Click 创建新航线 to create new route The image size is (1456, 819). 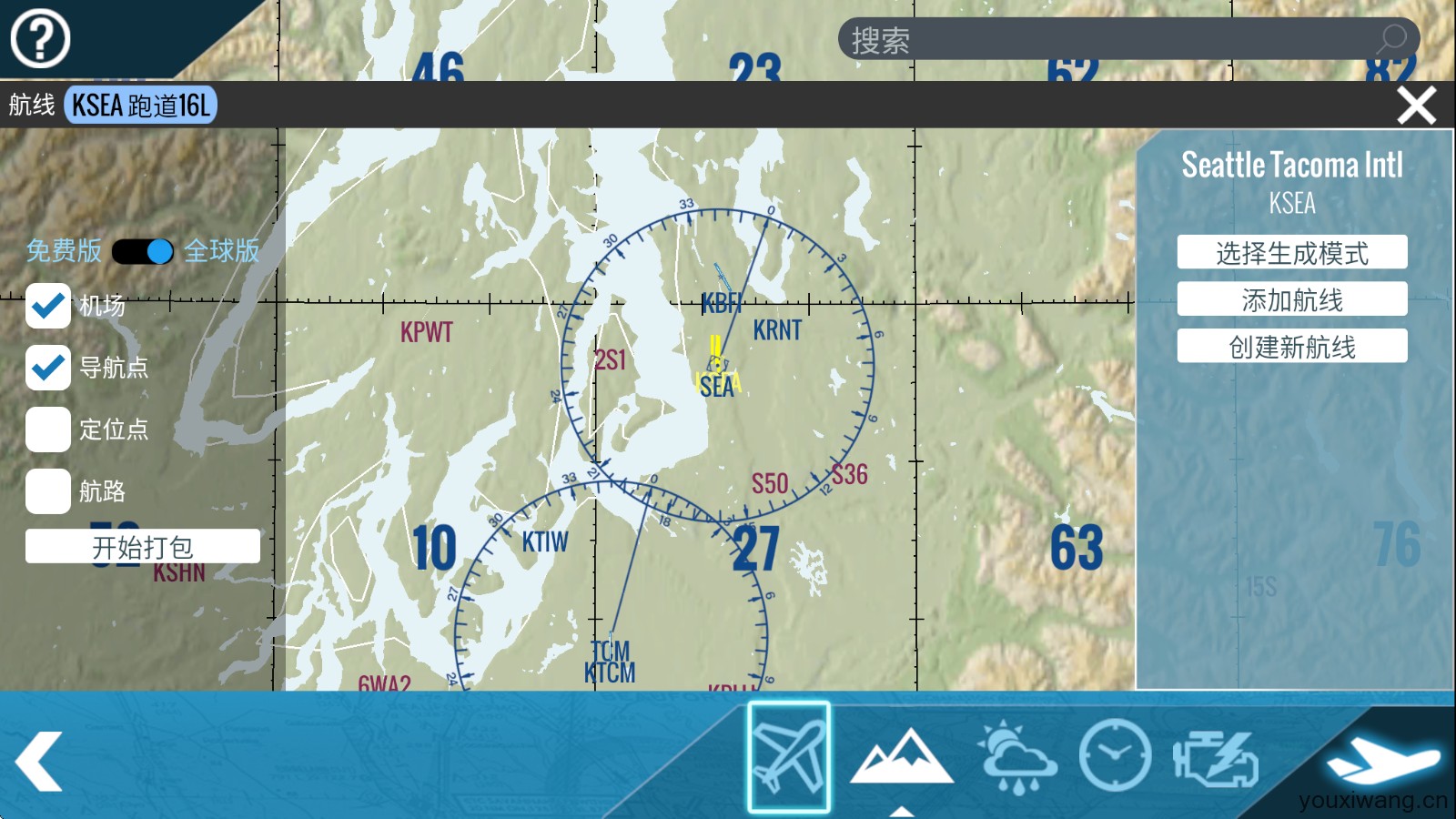pyautogui.click(x=1291, y=347)
